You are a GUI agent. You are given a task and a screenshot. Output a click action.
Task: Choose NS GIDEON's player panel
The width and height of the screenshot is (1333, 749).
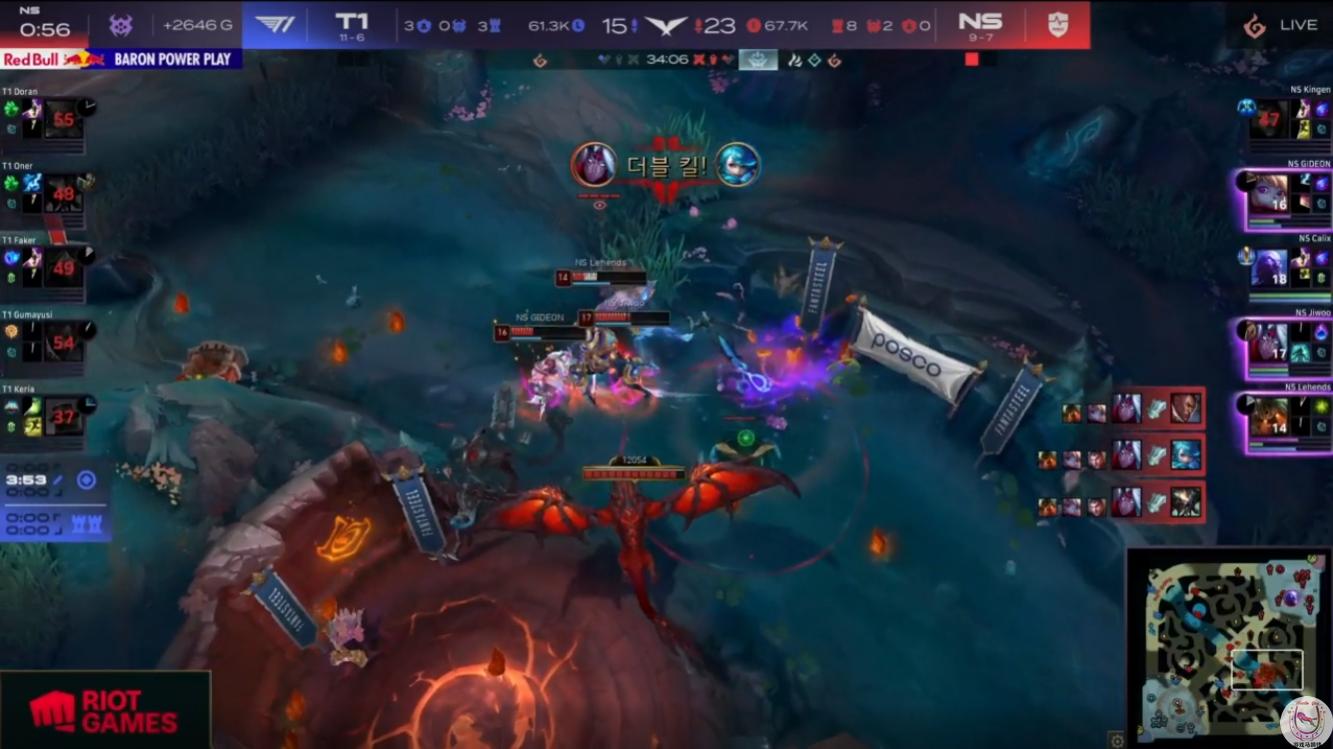pos(1289,199)
